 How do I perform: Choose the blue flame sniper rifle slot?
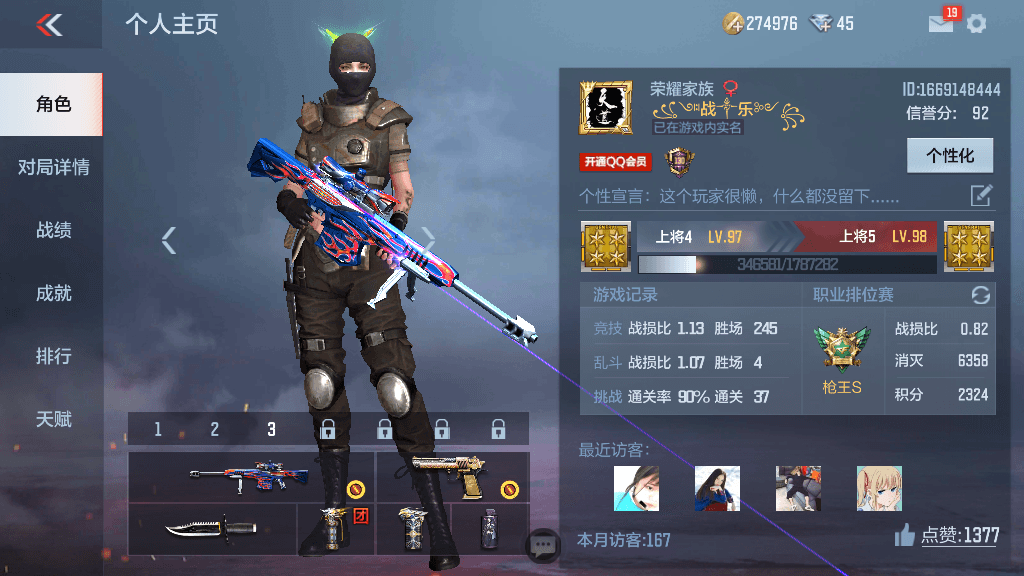click(251, 476)
